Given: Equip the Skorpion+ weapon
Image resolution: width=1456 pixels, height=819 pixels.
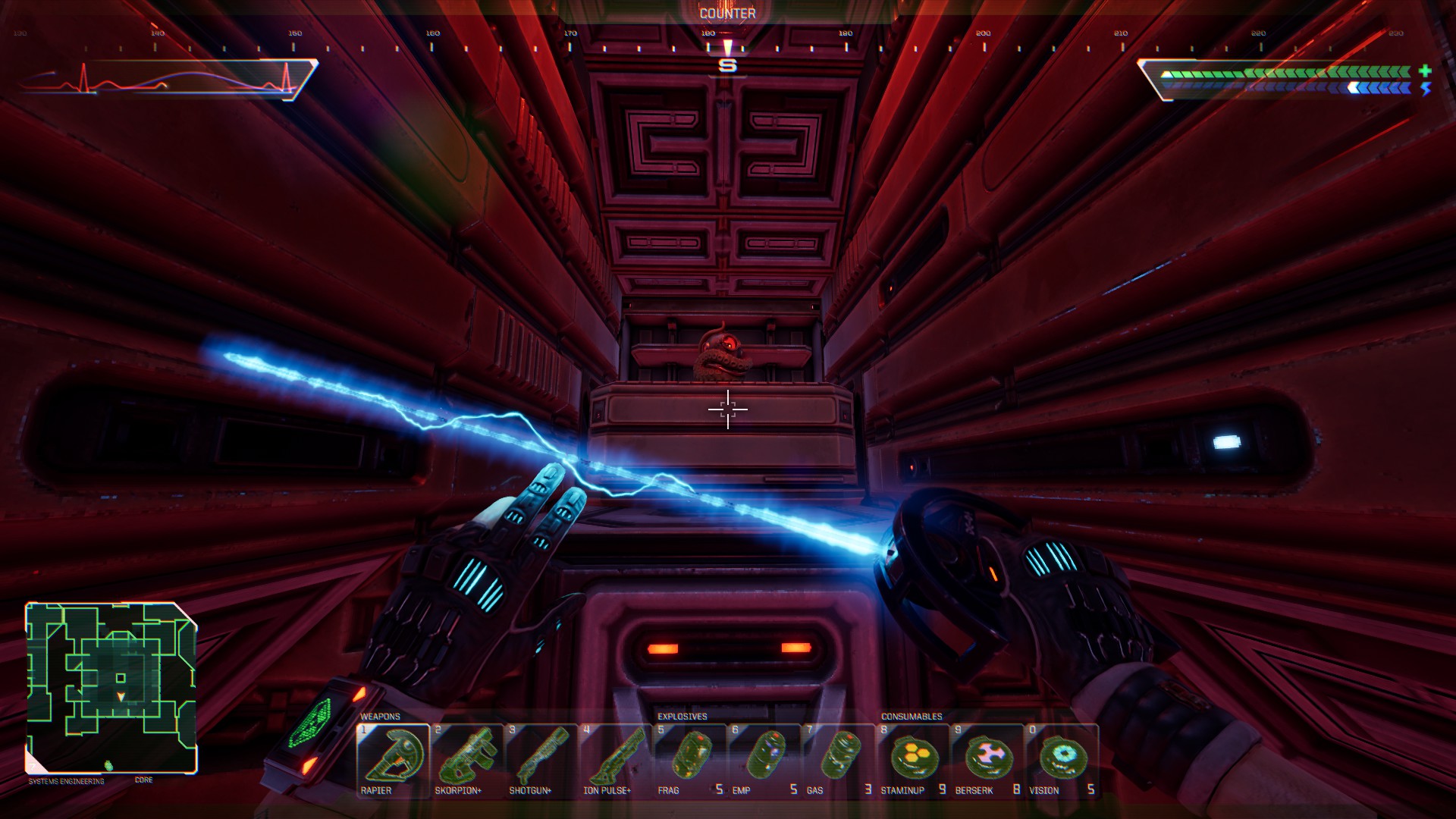Looking at the screenshot, I should pos(467,760).
